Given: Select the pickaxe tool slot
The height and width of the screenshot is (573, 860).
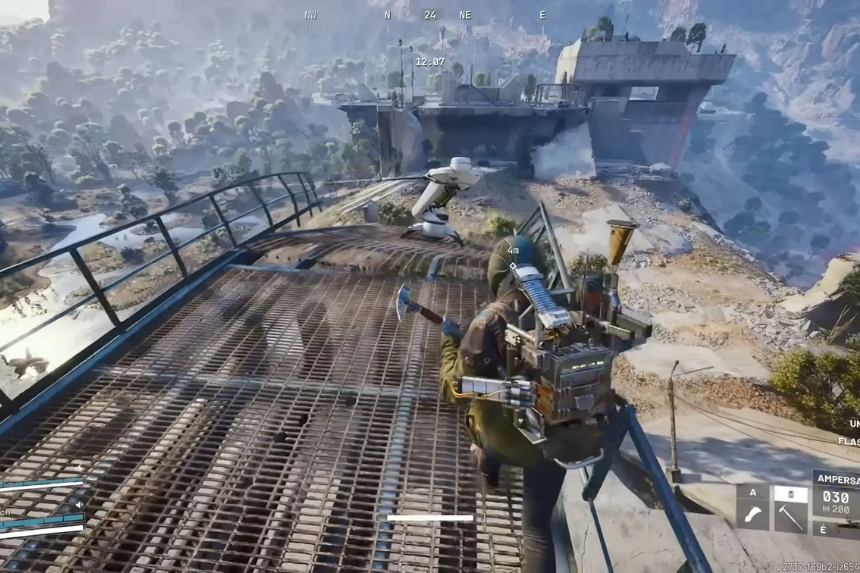Looking at the screenshot, I should click(x=790, y=516).
